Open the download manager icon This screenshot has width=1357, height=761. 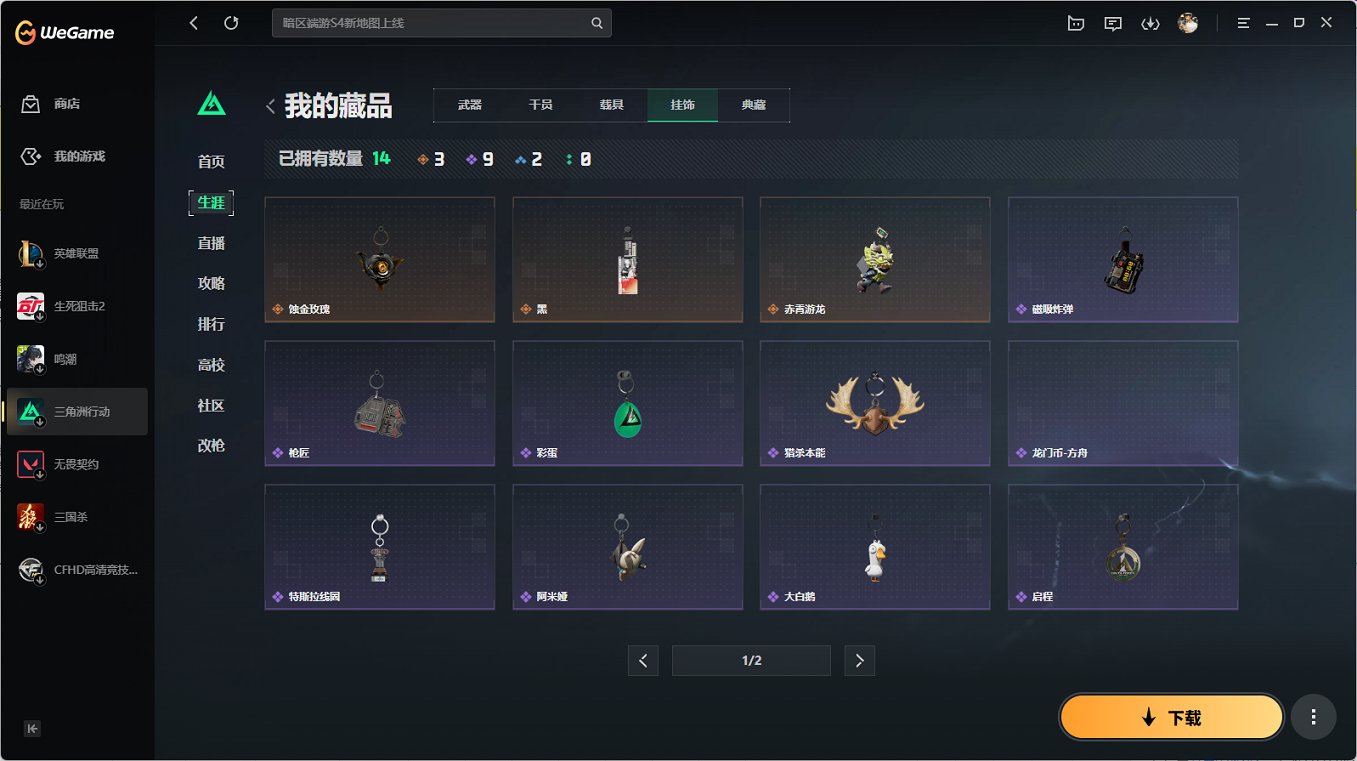[1149, 23]
